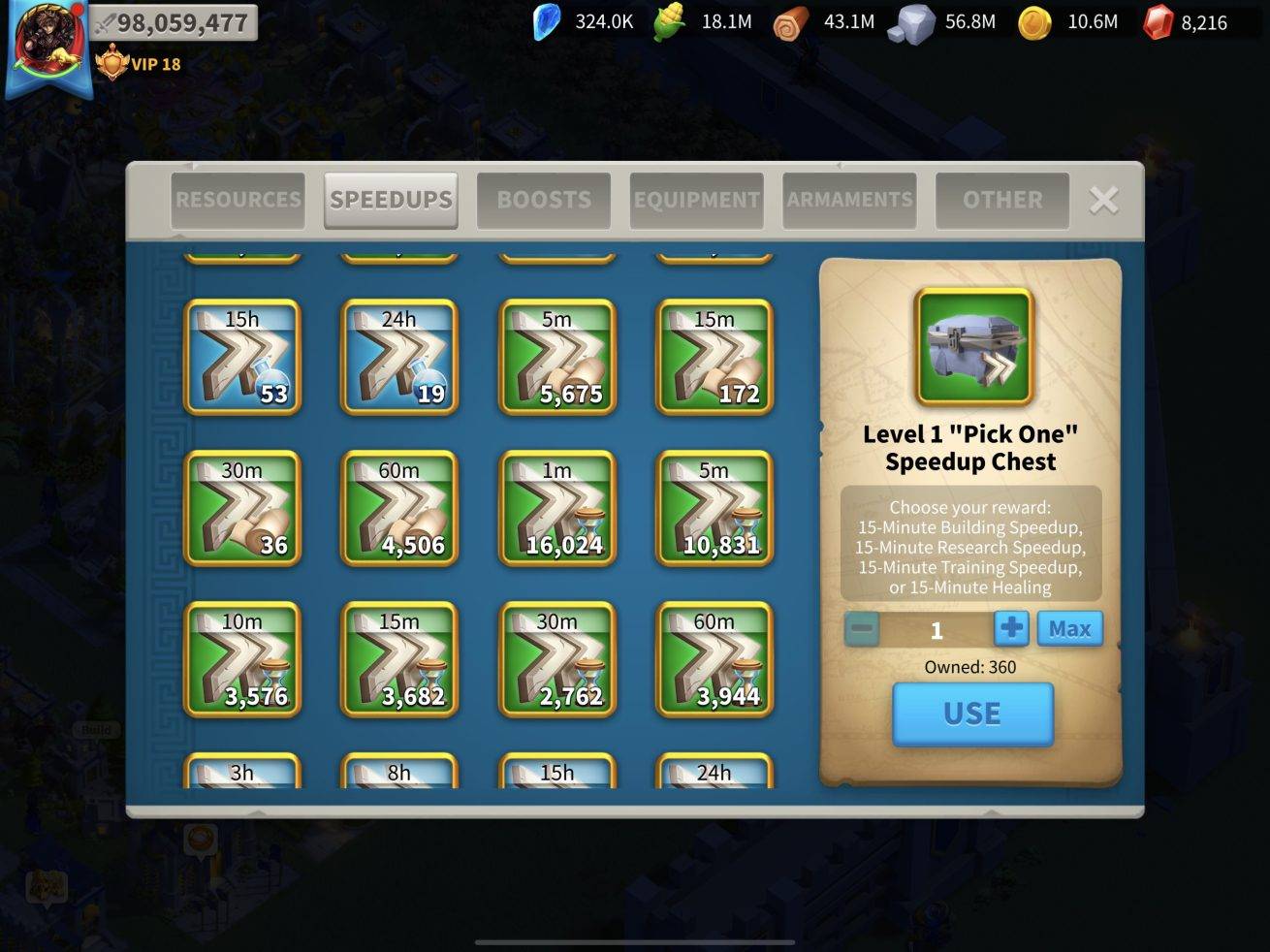Increase quantity with the plus button
1270x952 pixels.
[1011, 629]
